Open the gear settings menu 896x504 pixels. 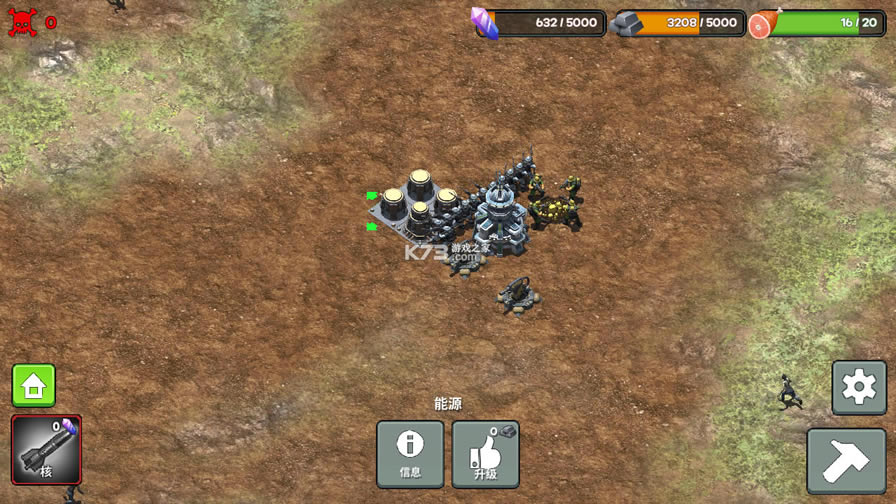(x=859, y=388)
